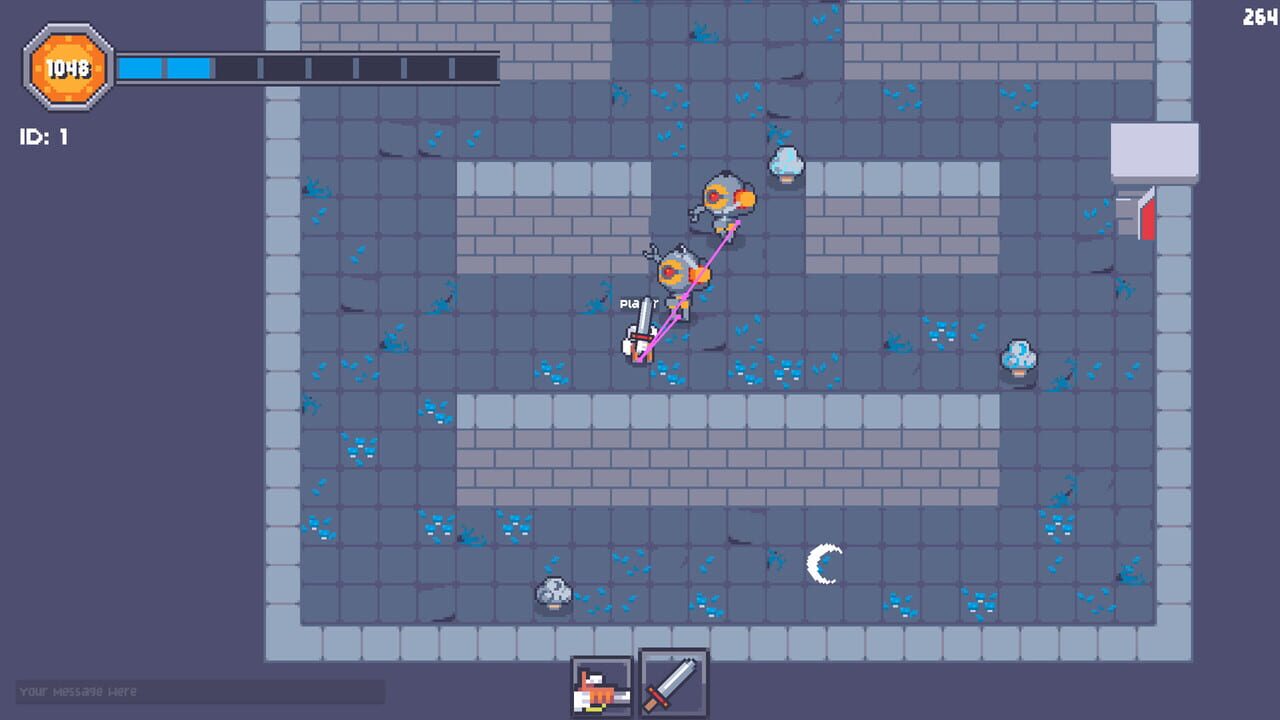Click the ID: 1 label to toggle it
Viewport: 1280px width, 720px height.
point(41,136)
